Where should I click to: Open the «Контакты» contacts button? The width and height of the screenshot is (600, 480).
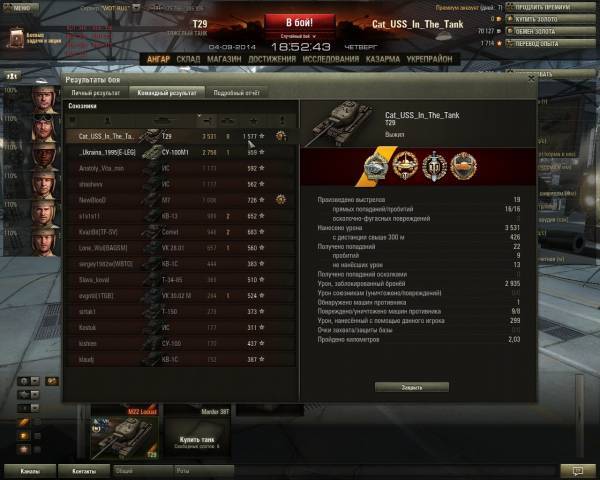82,469
